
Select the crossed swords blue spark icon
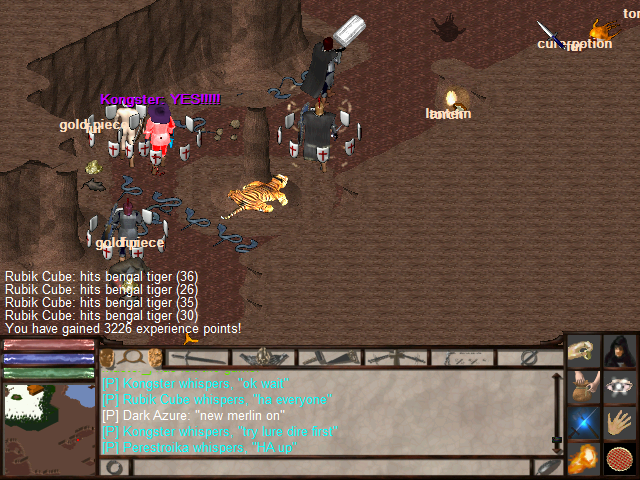click(584, 424)
